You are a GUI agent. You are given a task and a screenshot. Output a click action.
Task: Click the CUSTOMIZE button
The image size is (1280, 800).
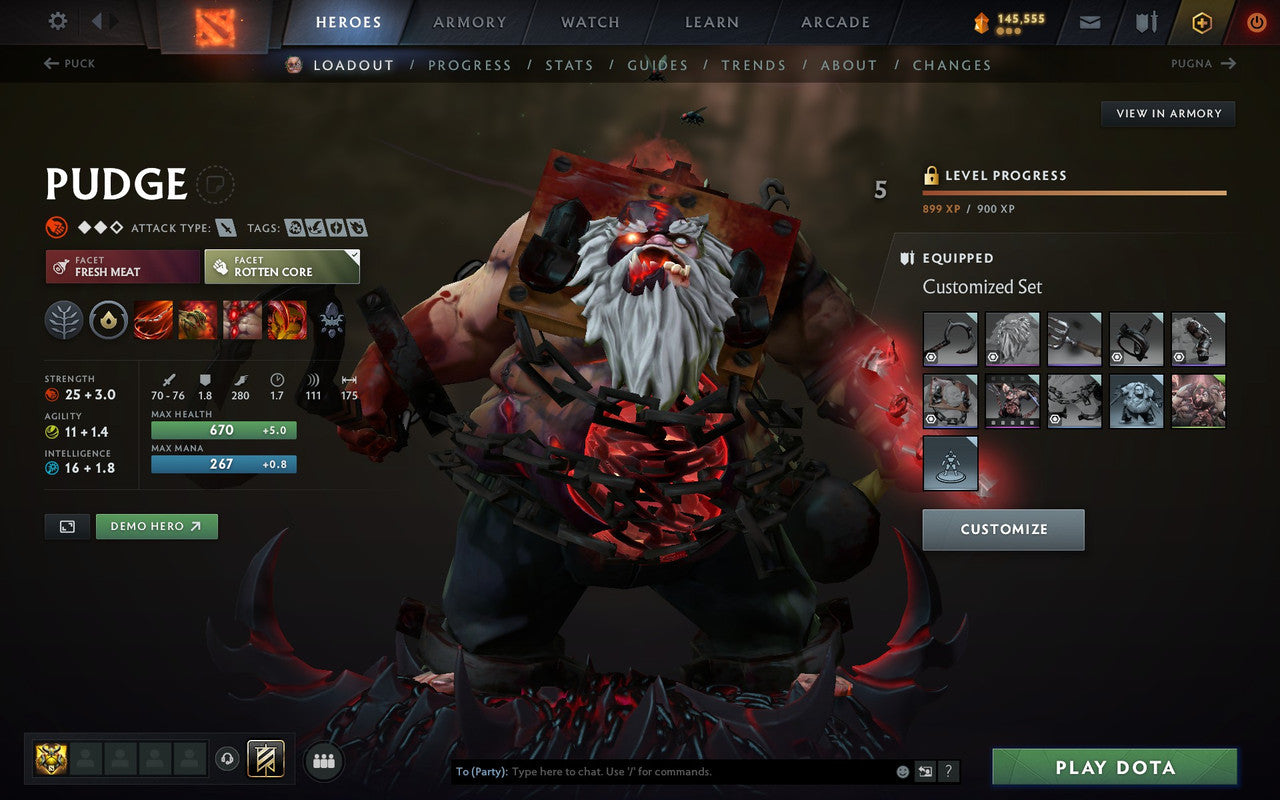(1003, 529)
